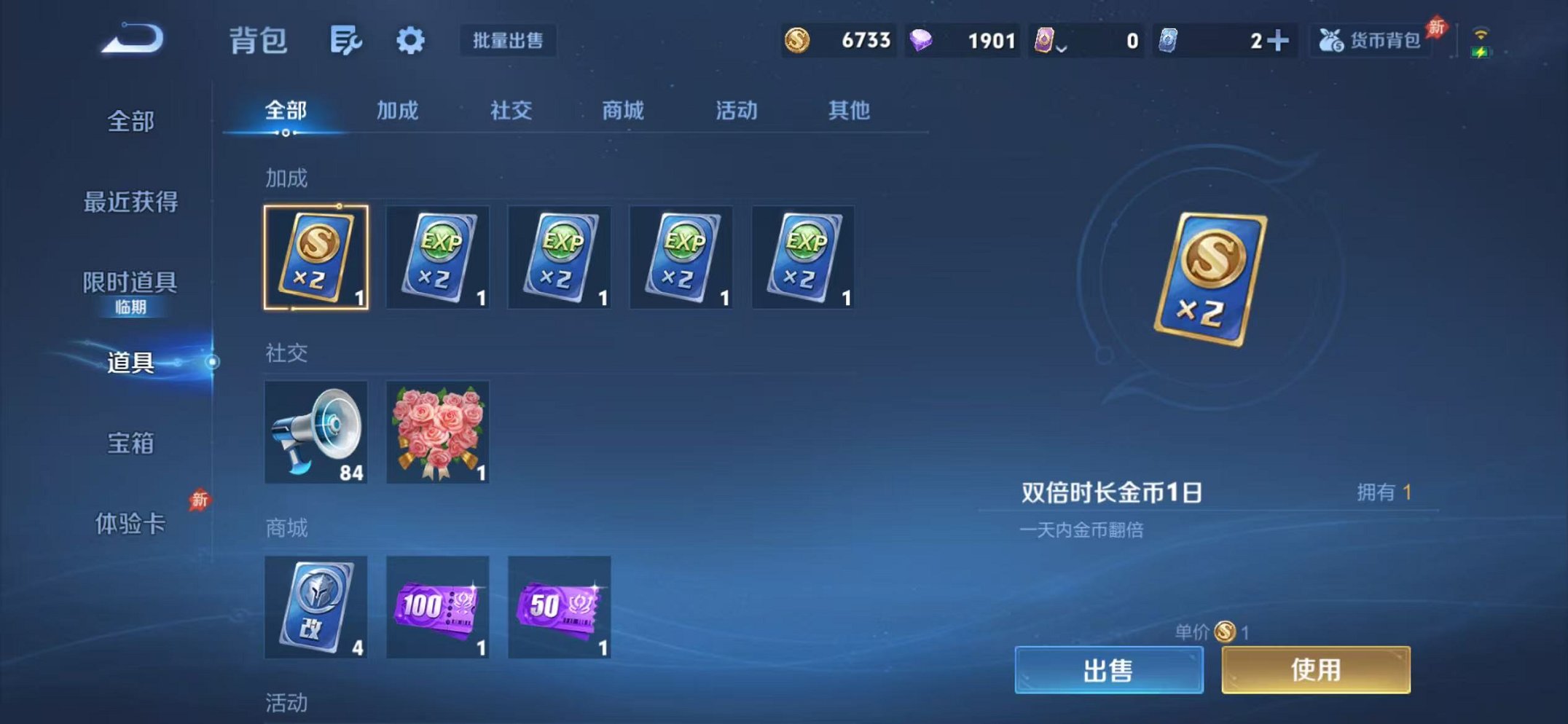The width and height of the screenshot is (1568, 724).
Task: Open the 货币背包 currency bag
Action: coord(1370,42)
